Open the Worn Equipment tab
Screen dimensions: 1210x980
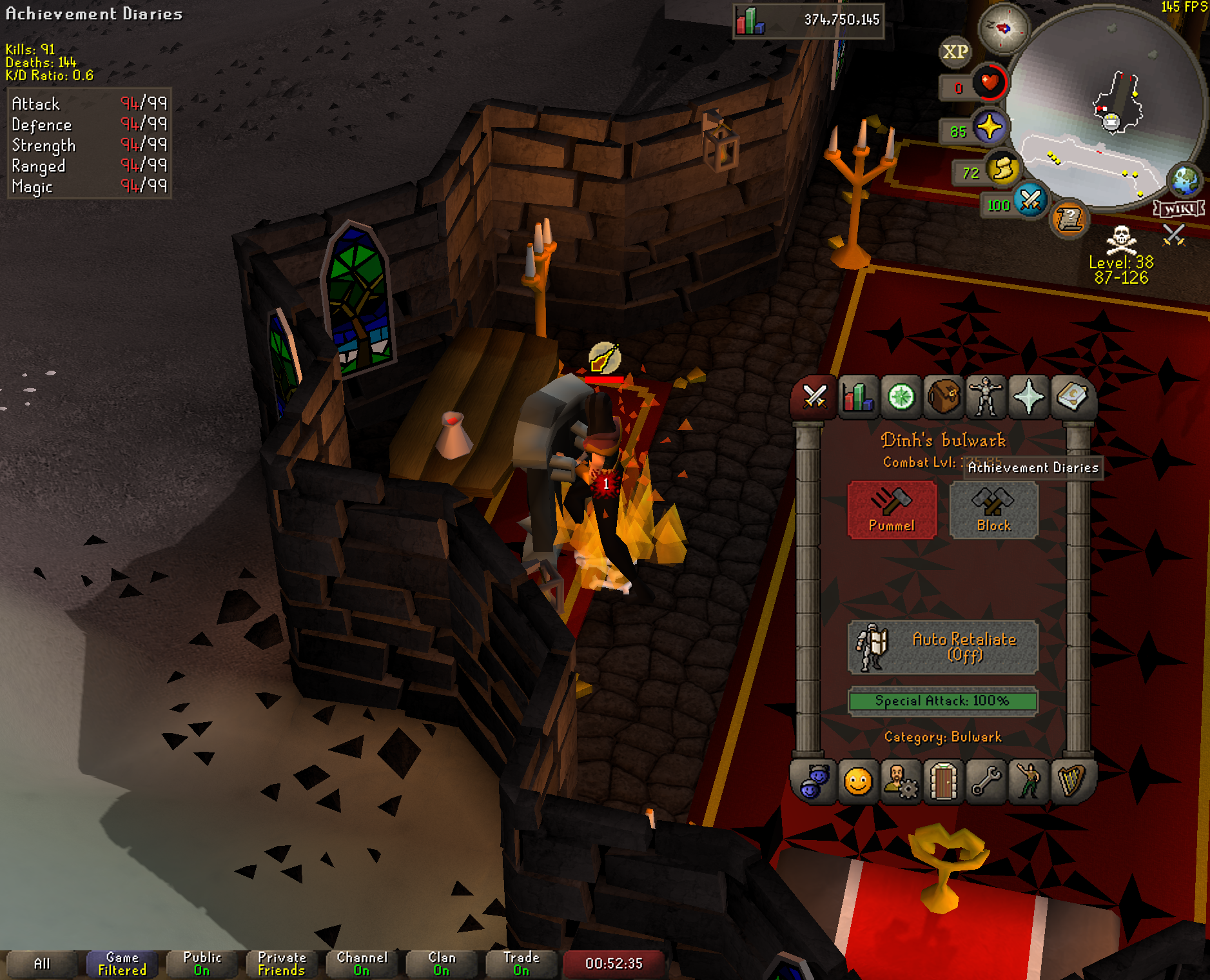coord(986,397)
